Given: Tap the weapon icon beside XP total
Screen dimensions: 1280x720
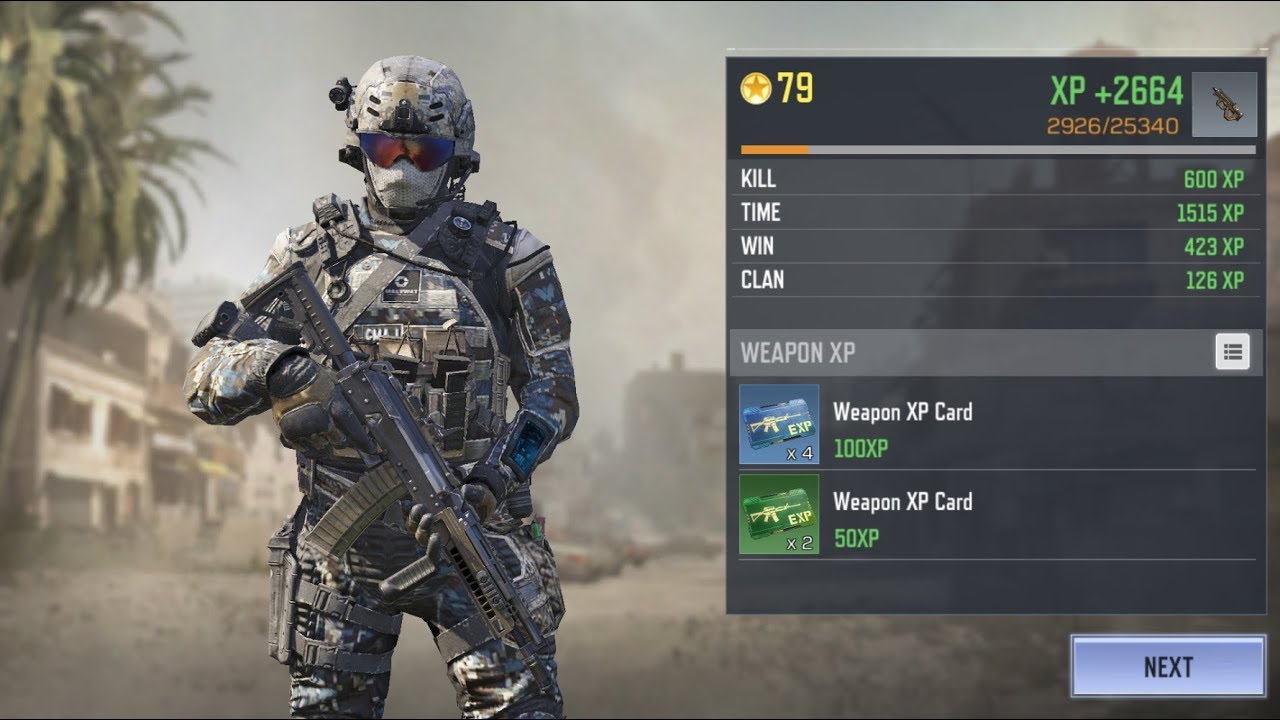Looking at the screenshot, I should (1224, 104).
